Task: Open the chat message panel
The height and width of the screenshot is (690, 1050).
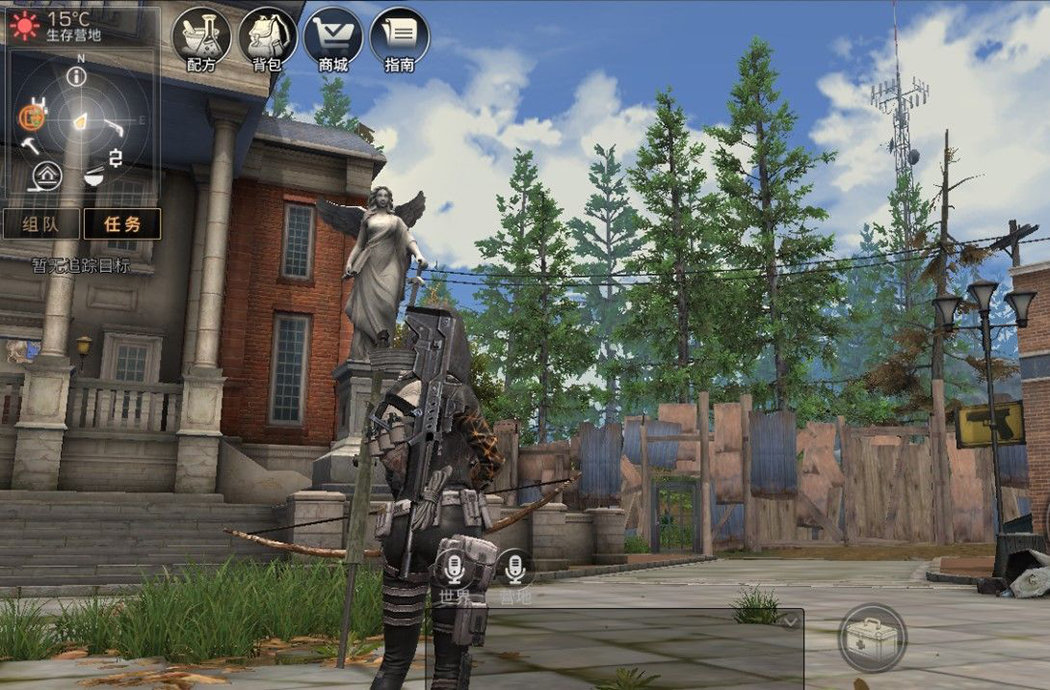Action: (x=614, y=650)
